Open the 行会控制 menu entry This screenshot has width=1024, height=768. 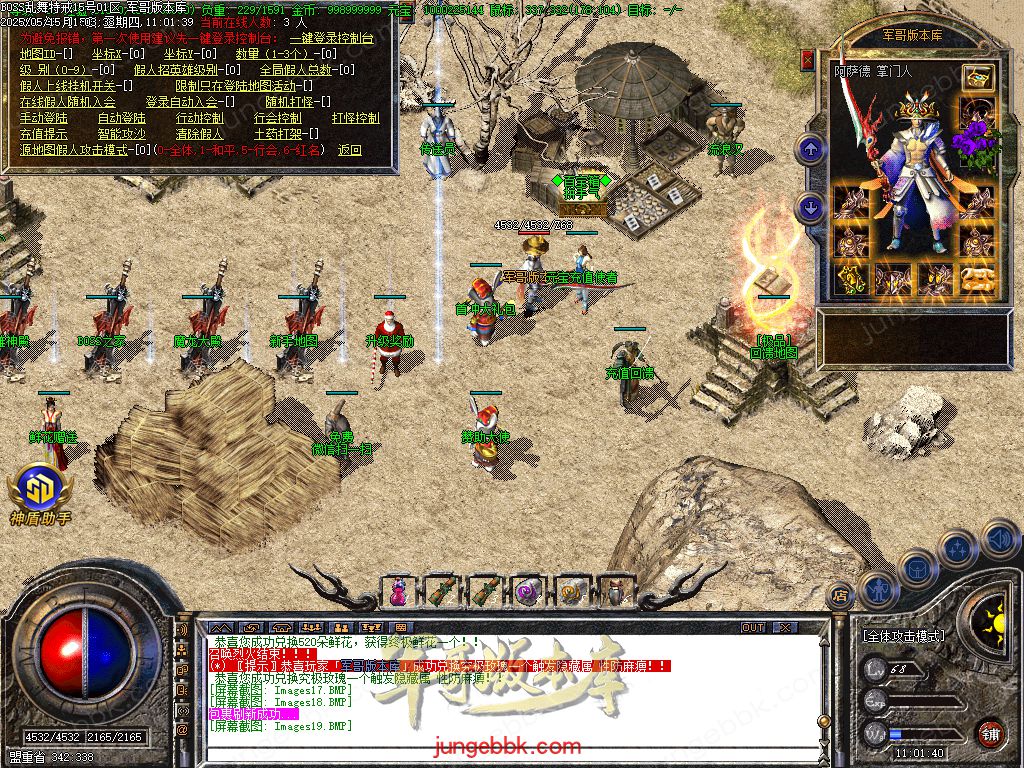click(x=278, y=118)
